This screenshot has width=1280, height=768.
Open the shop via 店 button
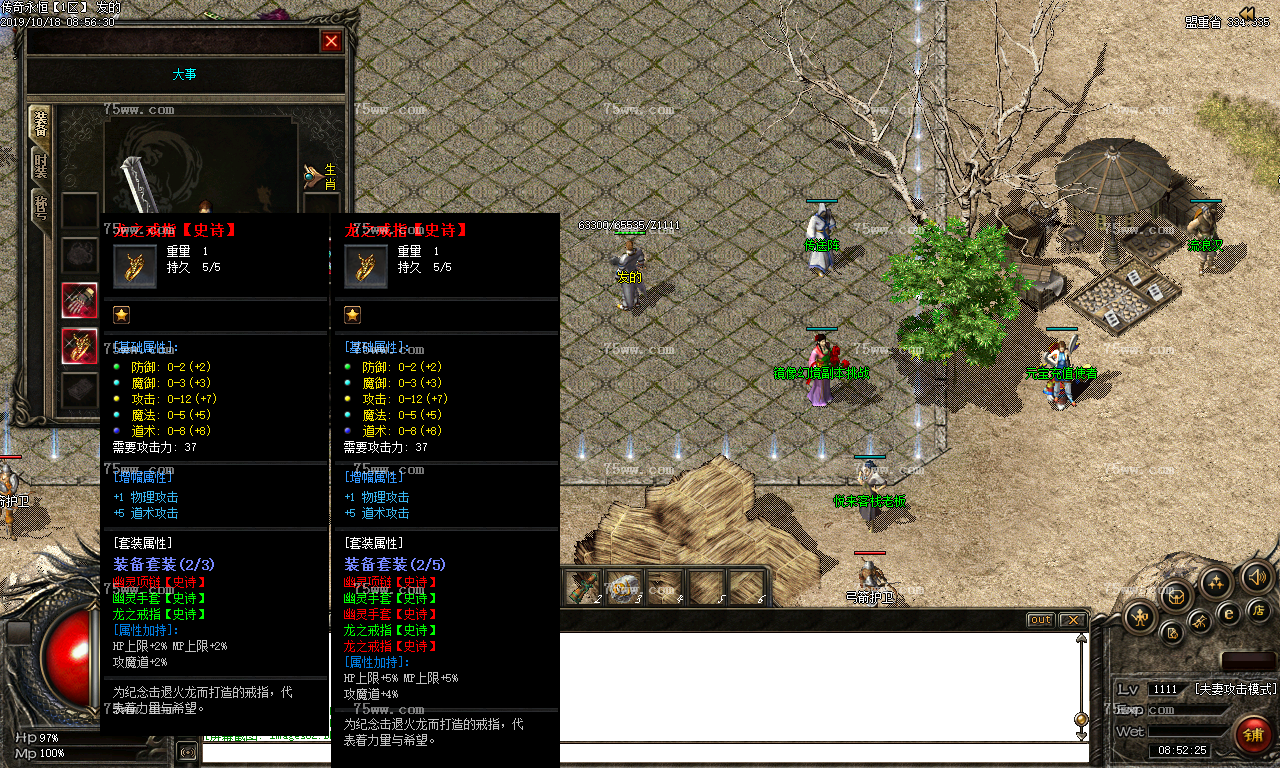pos(1259,610)
